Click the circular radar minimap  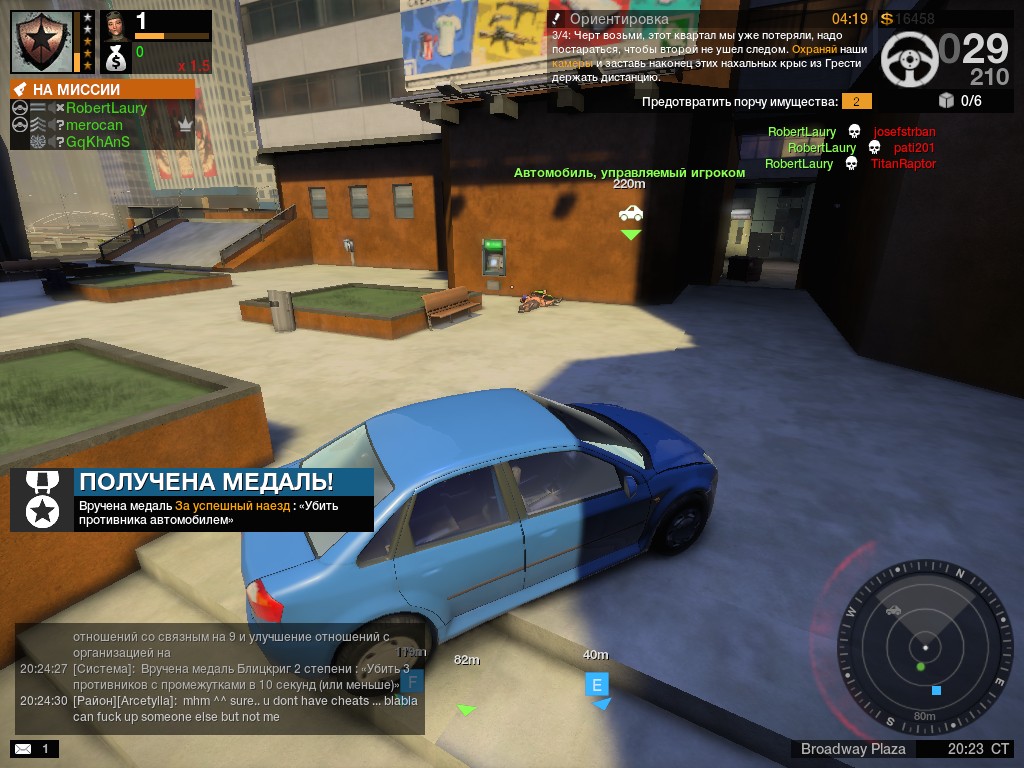click(924, 649)
